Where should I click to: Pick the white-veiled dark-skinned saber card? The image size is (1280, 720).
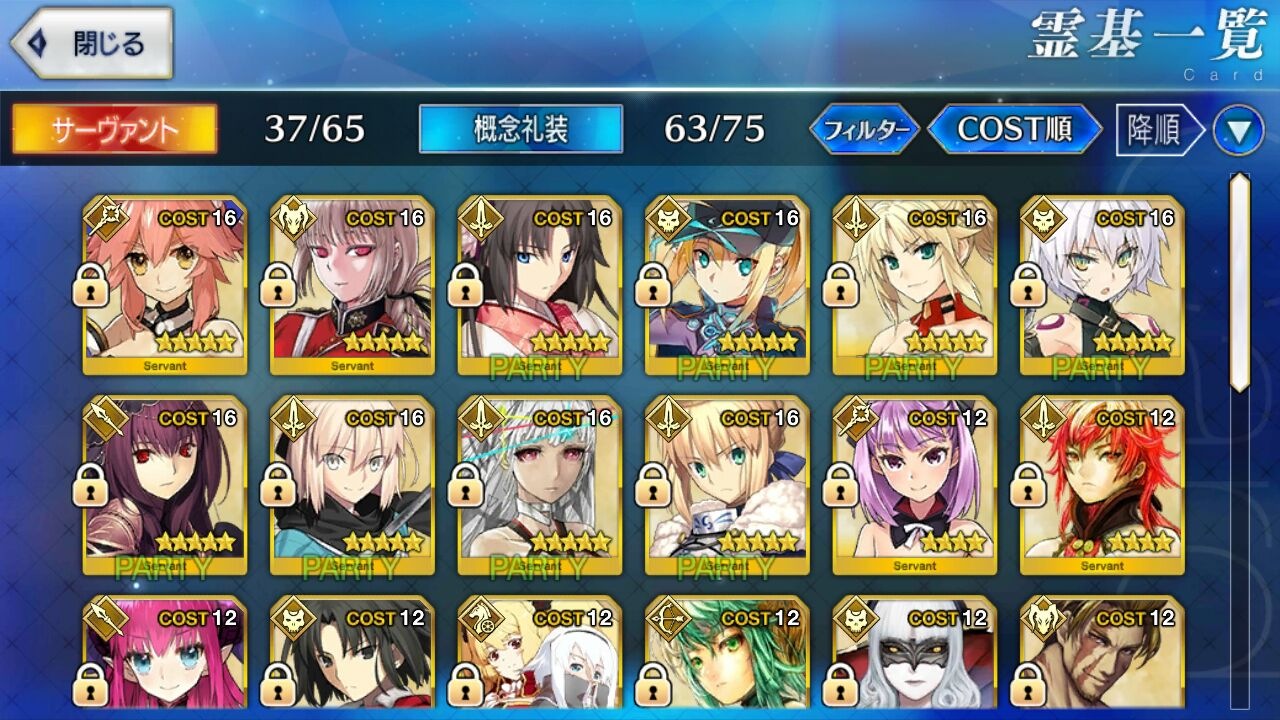[540, 485]
